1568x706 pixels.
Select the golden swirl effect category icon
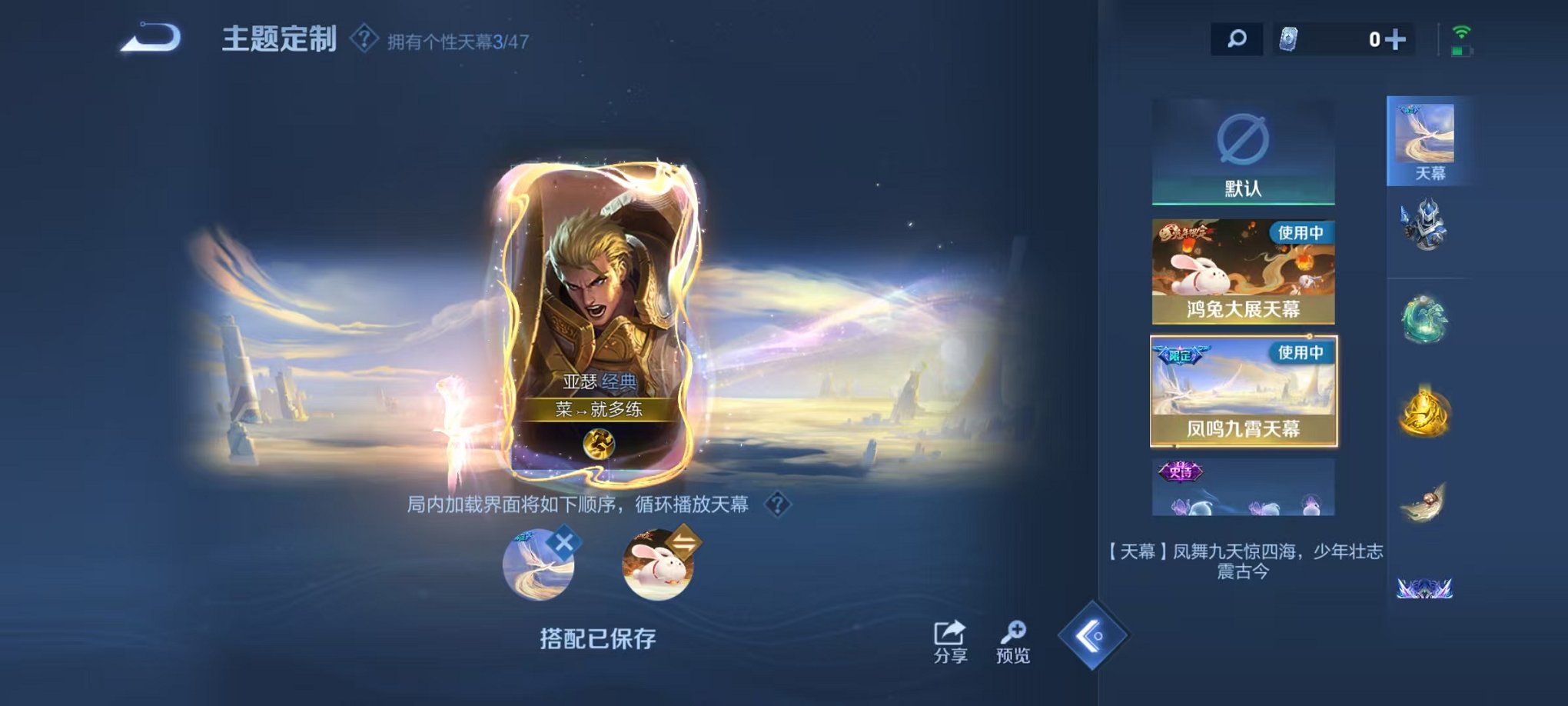[1426, 411]
